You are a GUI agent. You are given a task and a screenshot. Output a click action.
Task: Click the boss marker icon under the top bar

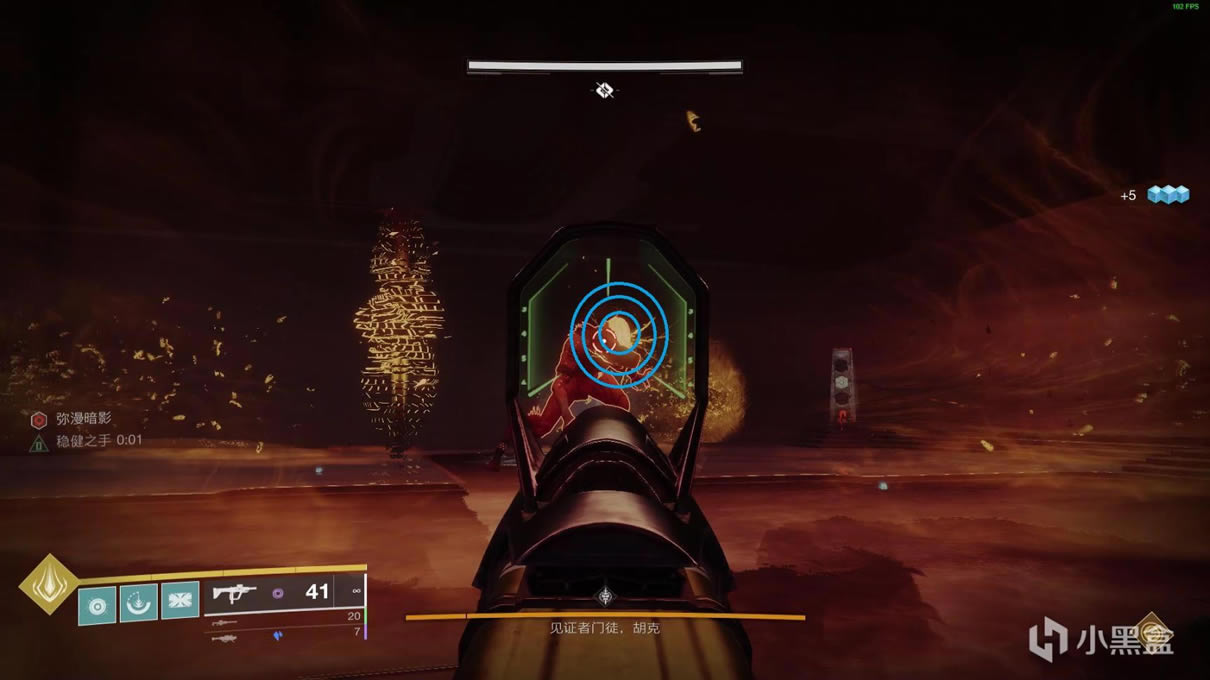point(604,91)
